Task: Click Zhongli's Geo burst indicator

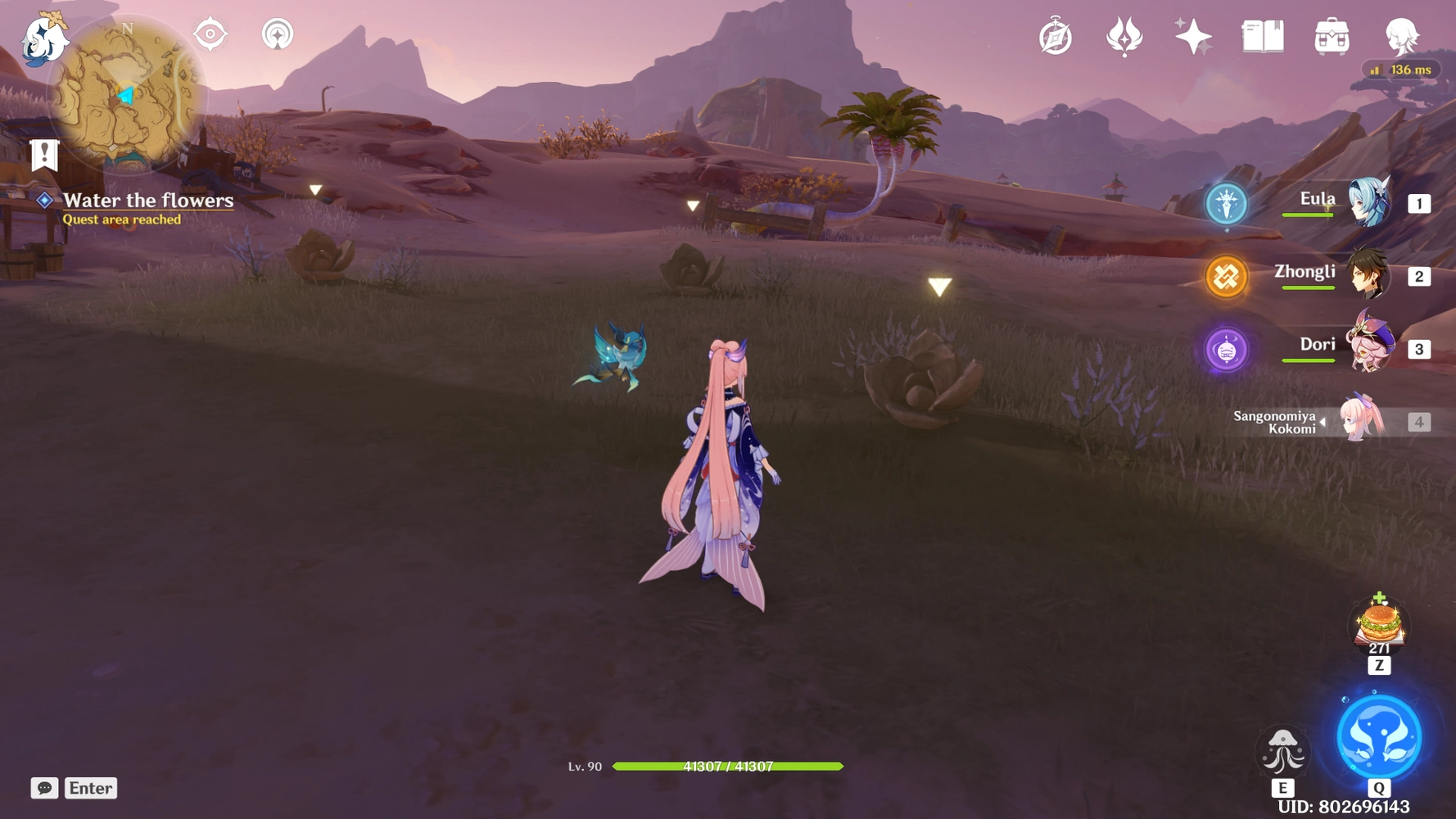Action: (x=1225, y=277)
